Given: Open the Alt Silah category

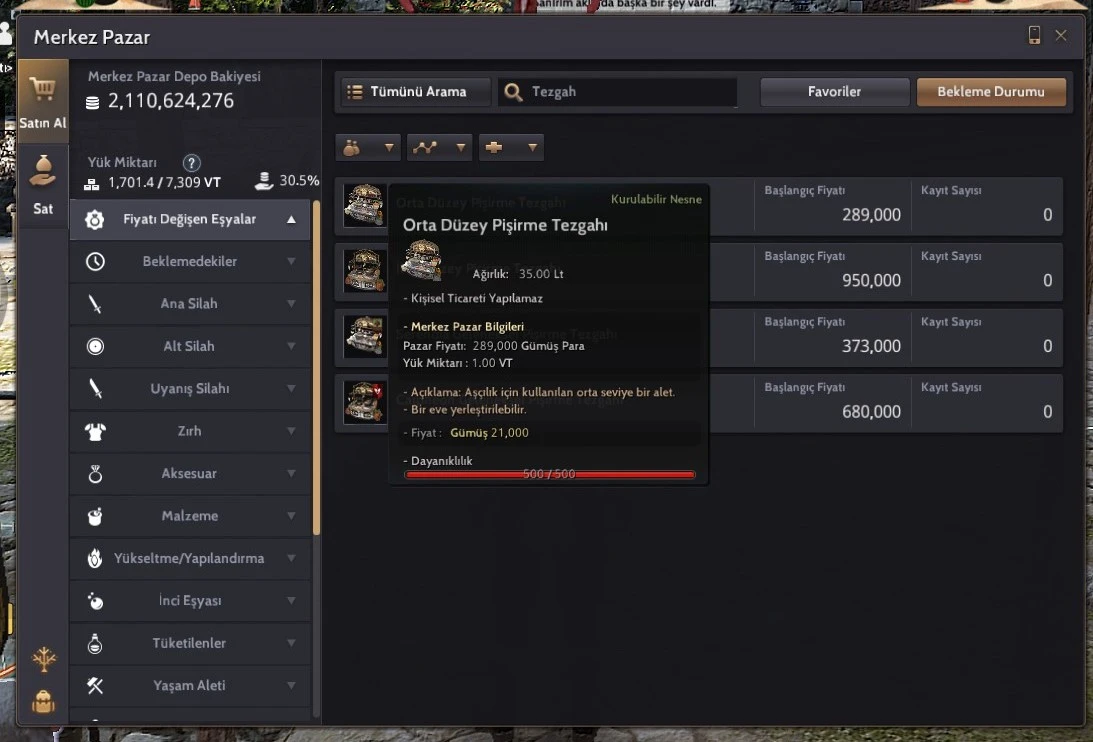Looking at the screenshot, I should pyautogui.click(x=190, y=347).
